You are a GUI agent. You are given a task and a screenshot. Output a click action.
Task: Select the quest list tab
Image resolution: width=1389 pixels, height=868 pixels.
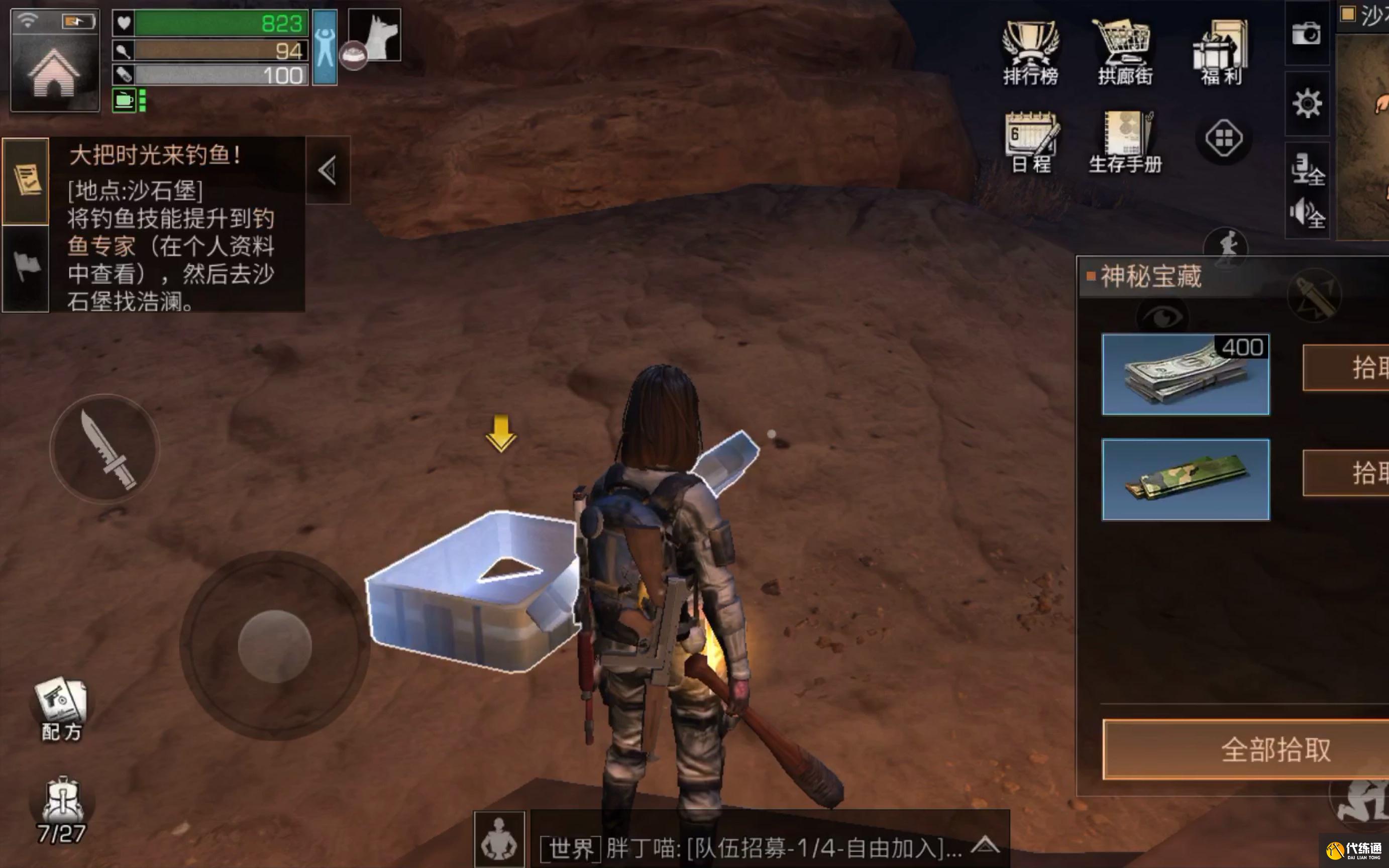tap(26, 180)
